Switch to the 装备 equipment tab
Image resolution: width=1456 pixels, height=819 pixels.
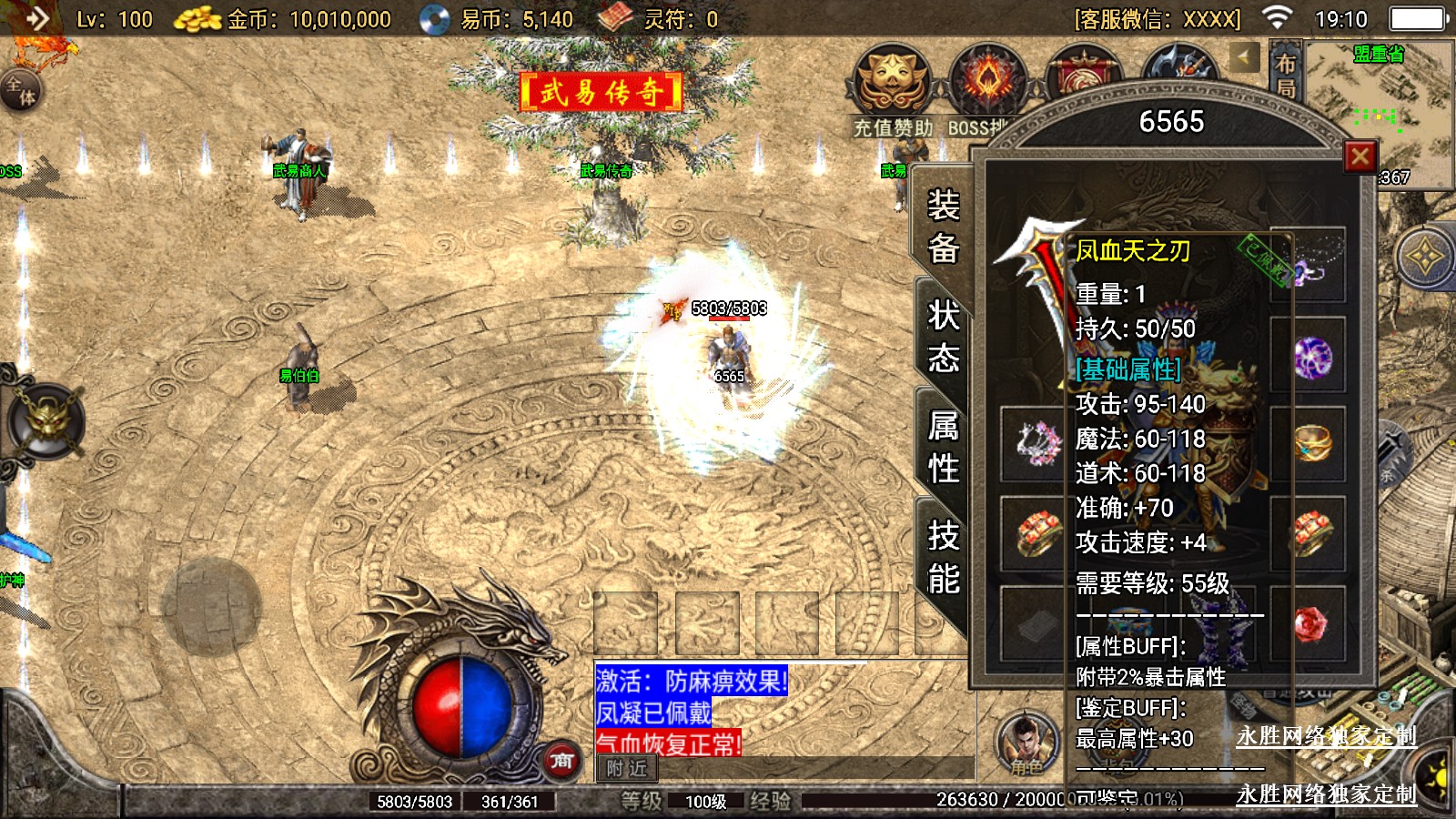943,226
